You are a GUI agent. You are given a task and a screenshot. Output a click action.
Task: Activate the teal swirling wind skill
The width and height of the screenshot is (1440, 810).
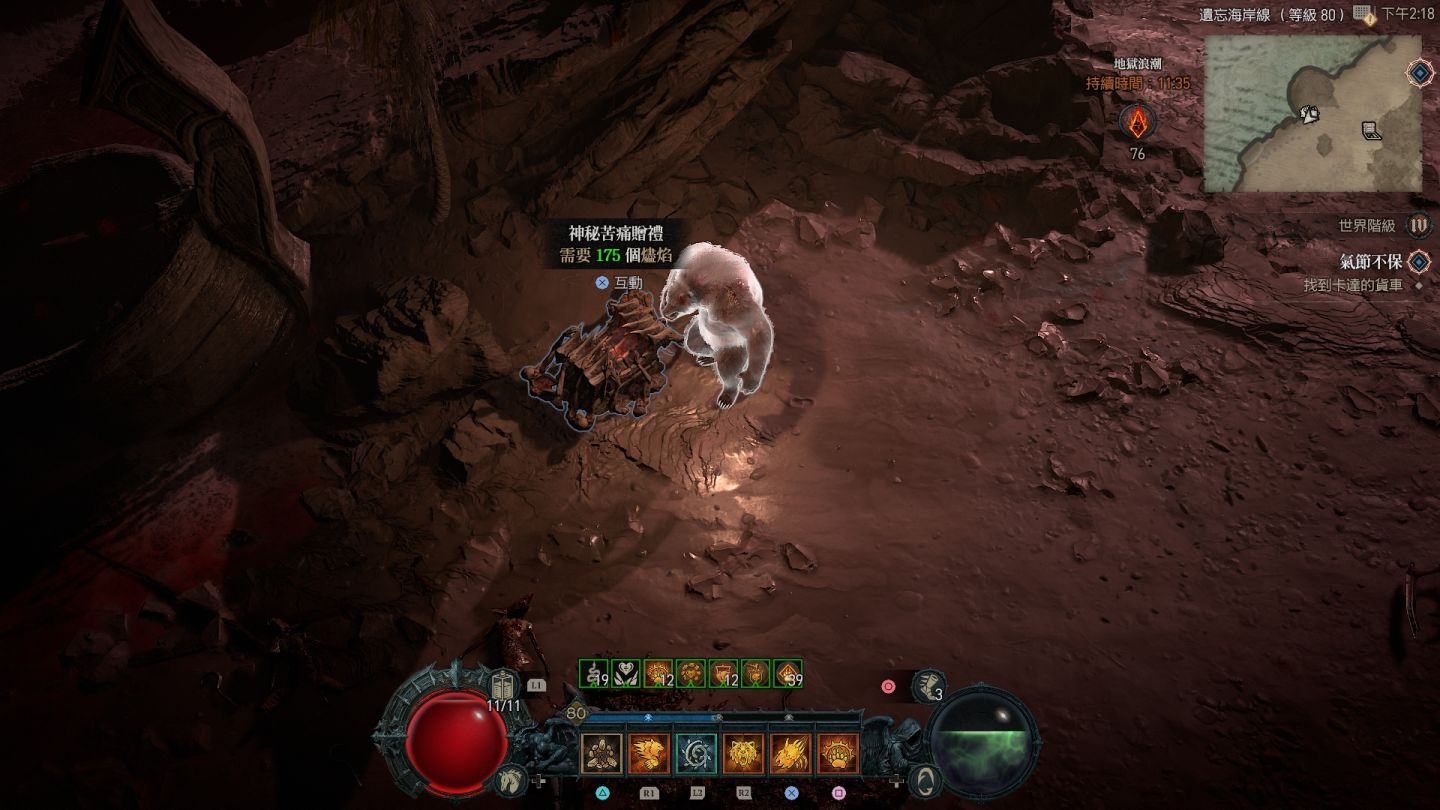[x=696, y=753]
